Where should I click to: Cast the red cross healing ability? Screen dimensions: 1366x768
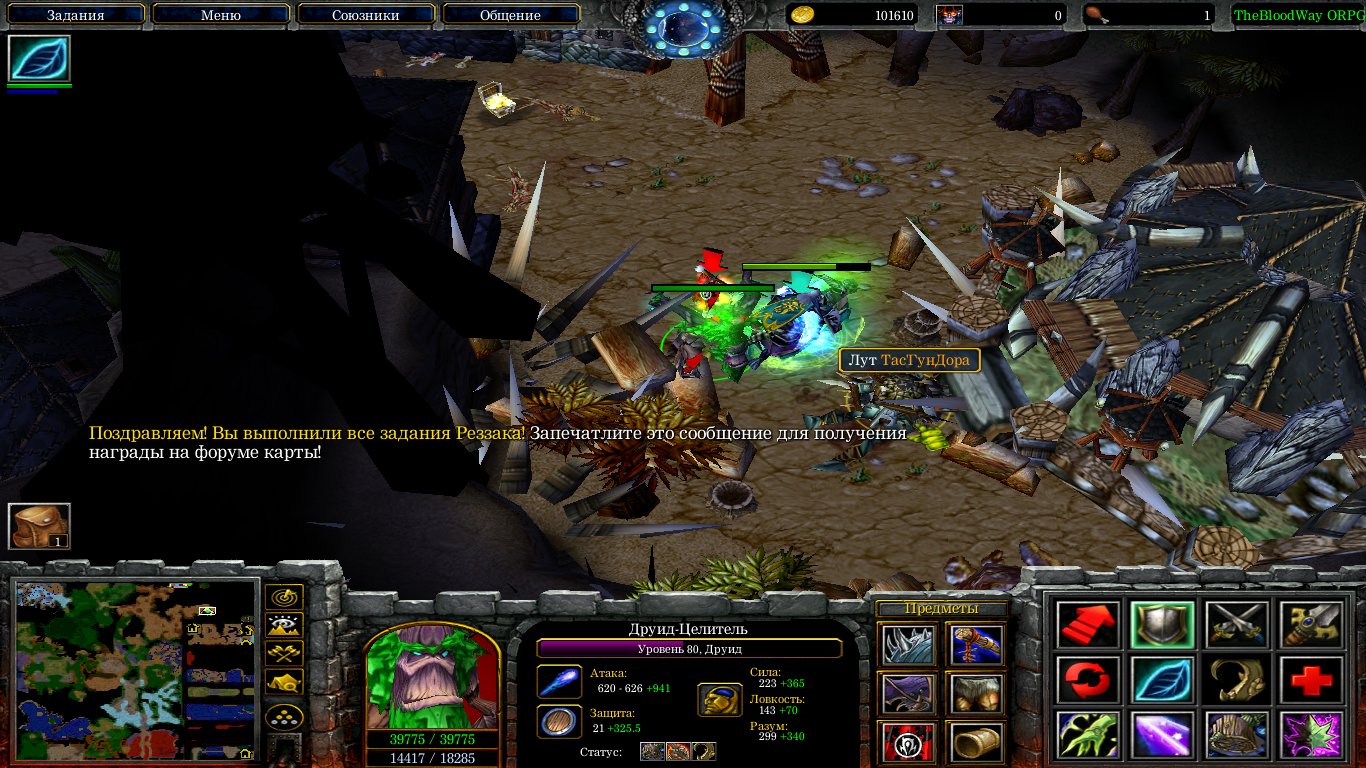point(1310,680)
